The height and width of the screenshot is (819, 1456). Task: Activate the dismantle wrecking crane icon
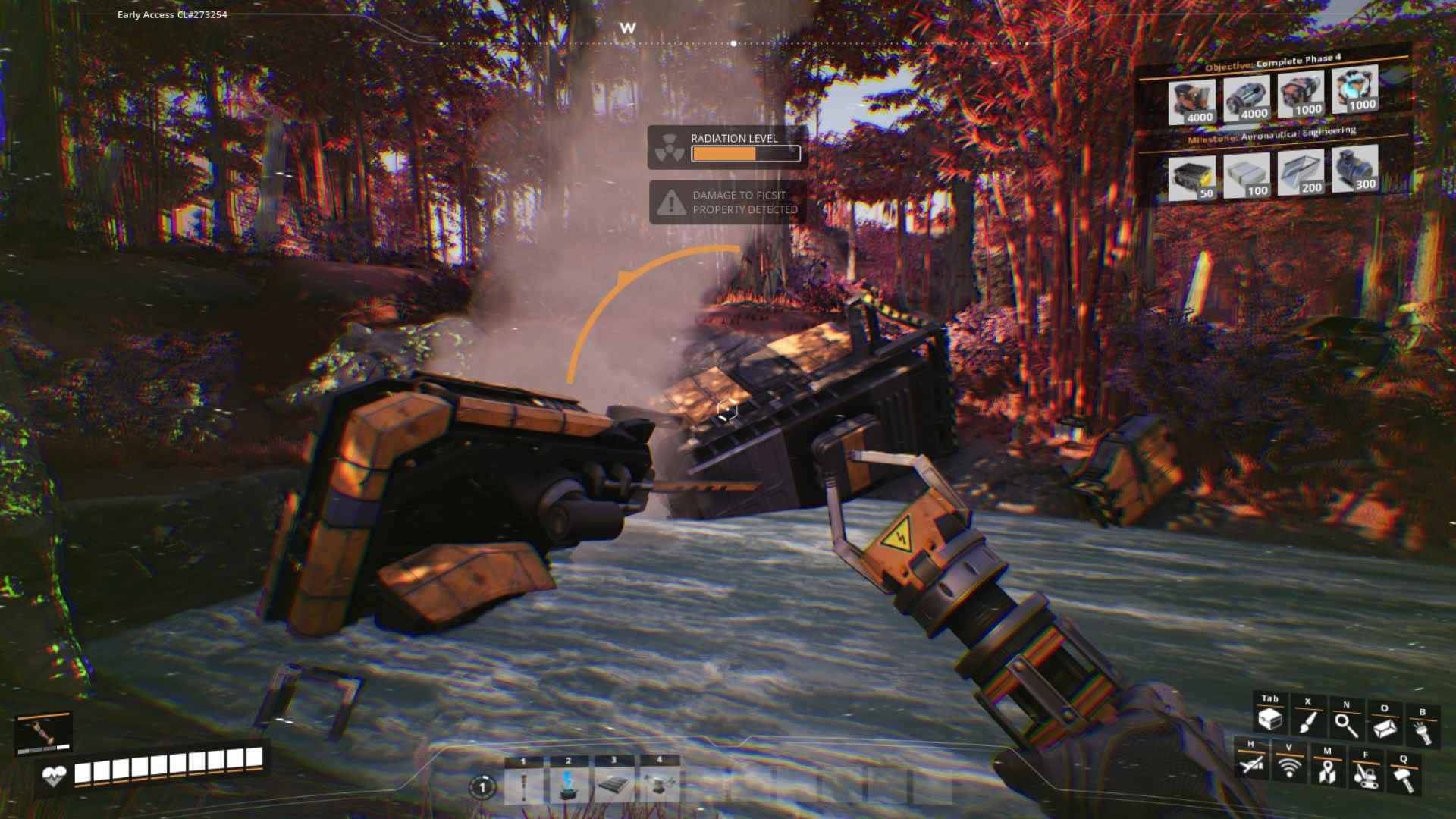click(x=1365, y=775)
